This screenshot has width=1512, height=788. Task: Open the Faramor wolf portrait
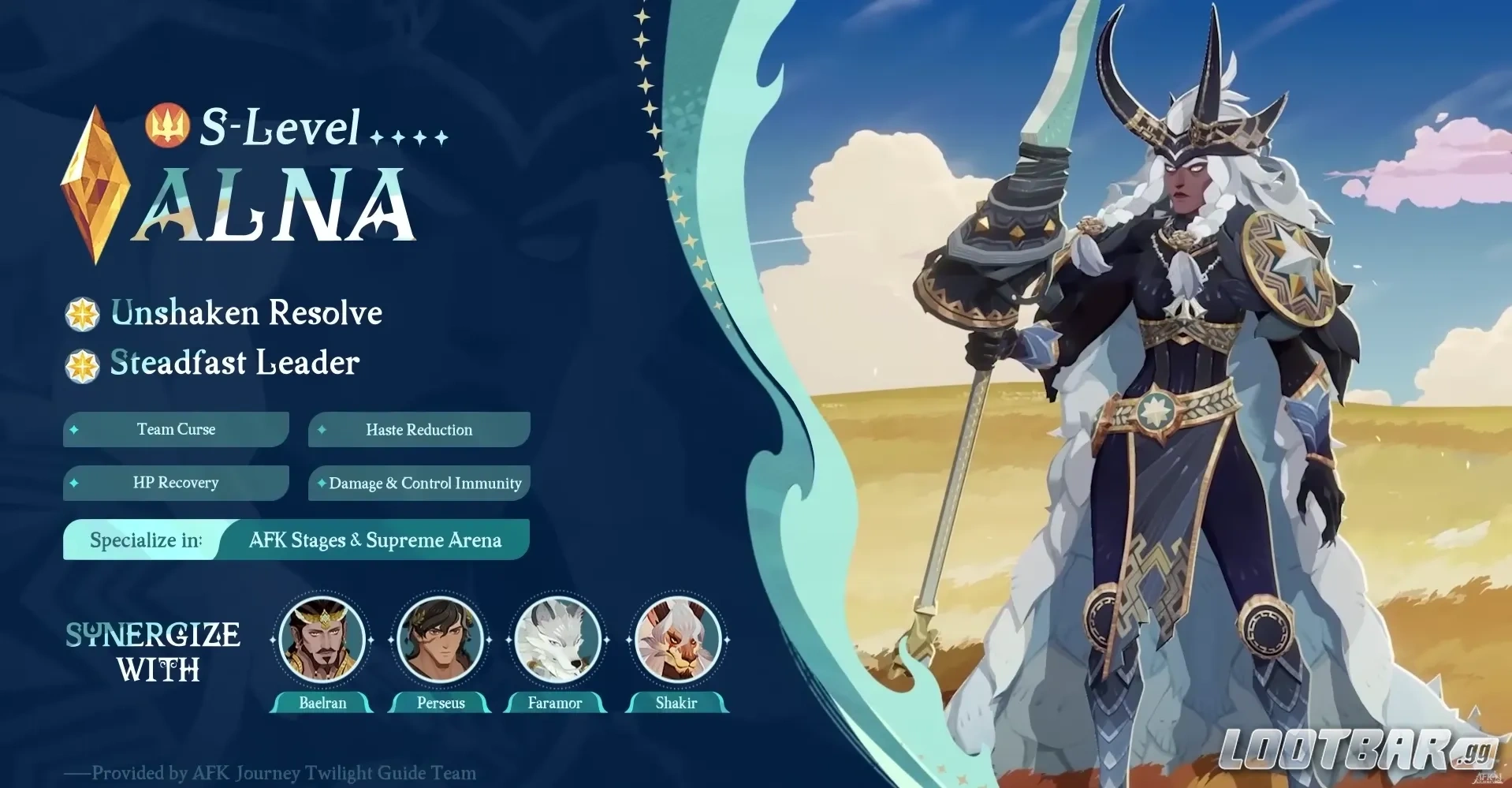557,640
